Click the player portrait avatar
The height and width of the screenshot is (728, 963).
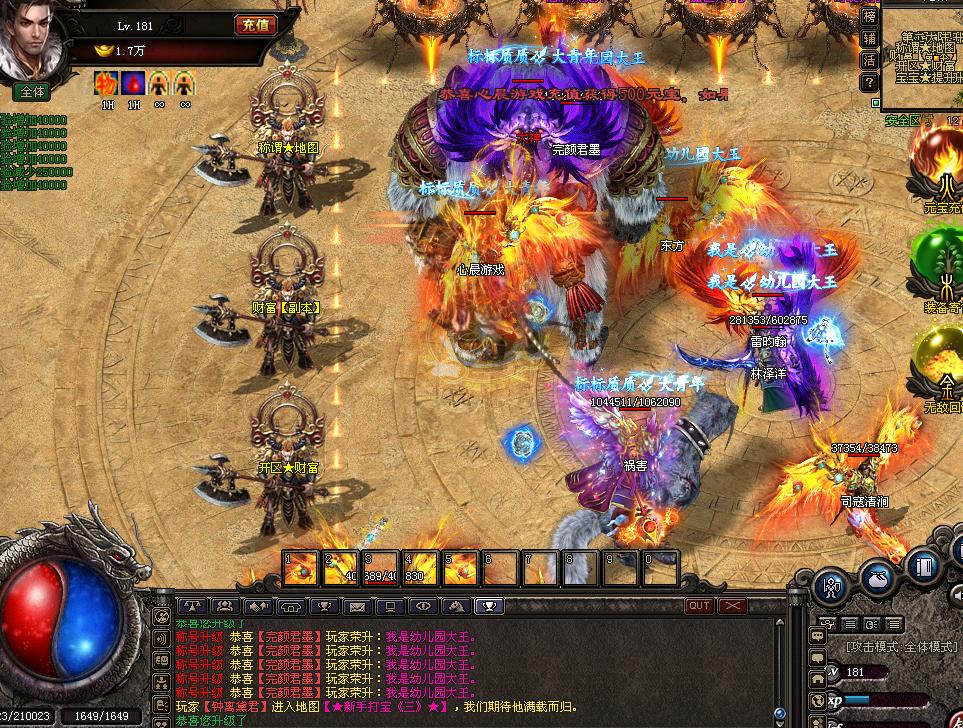coord(32,40)
